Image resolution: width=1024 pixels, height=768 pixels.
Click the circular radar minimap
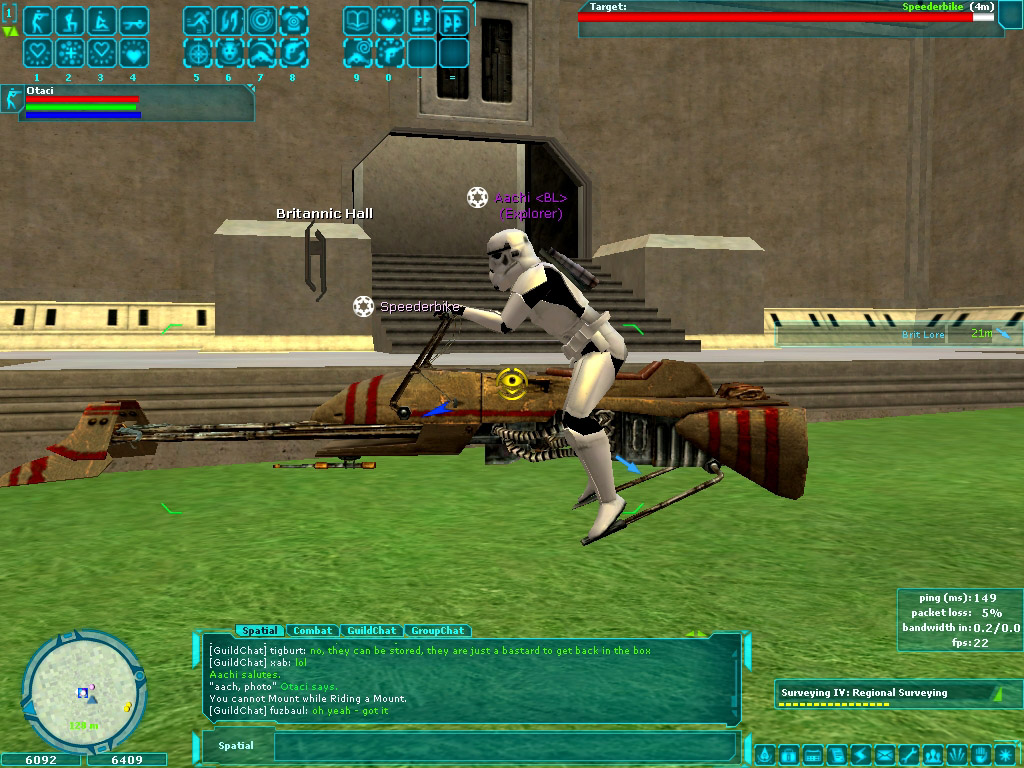tap(84, 690)
